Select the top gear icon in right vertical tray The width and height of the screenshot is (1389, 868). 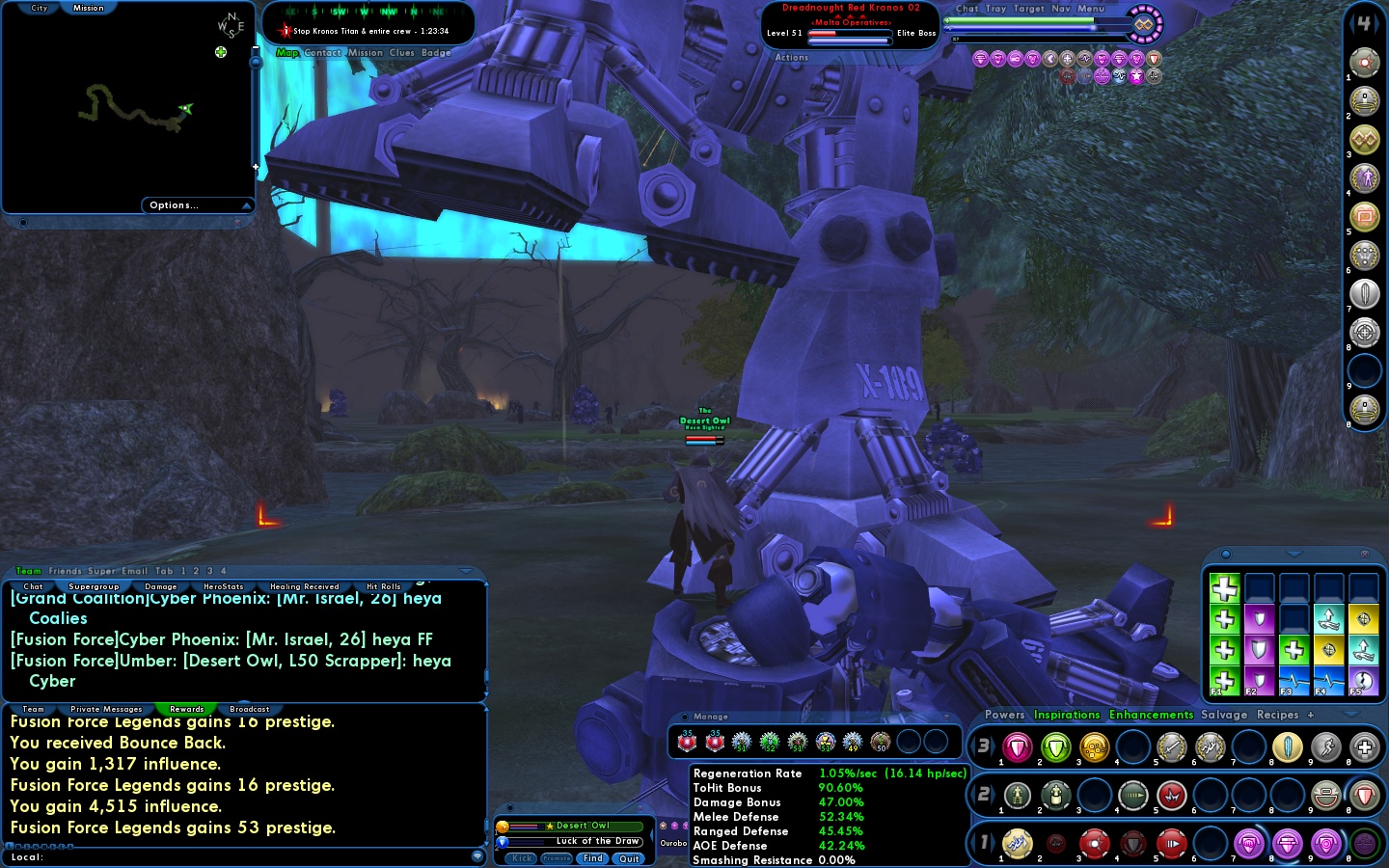tap(1365, 63)
